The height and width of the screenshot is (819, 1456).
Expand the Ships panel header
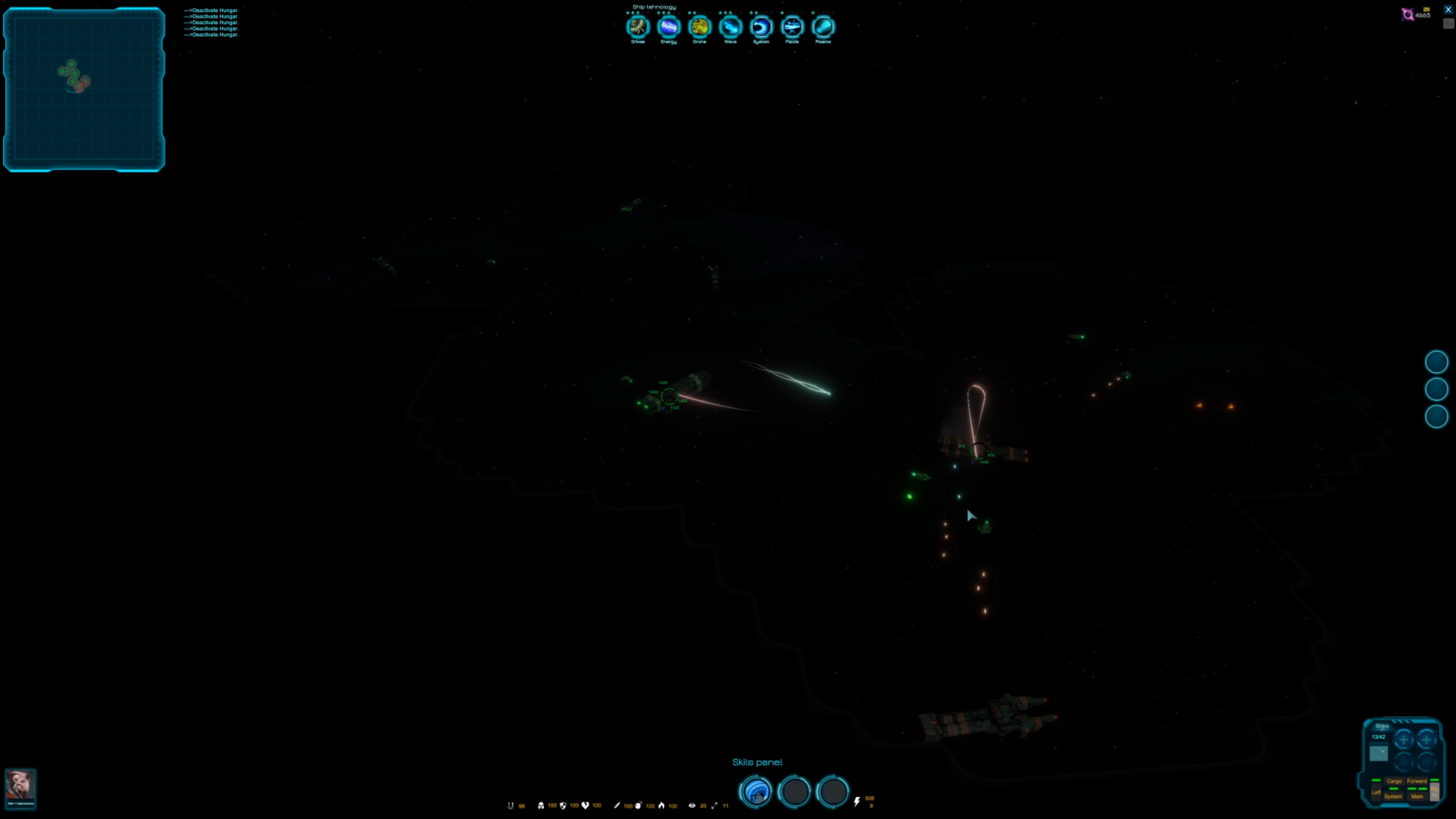tap(1382, 726)
